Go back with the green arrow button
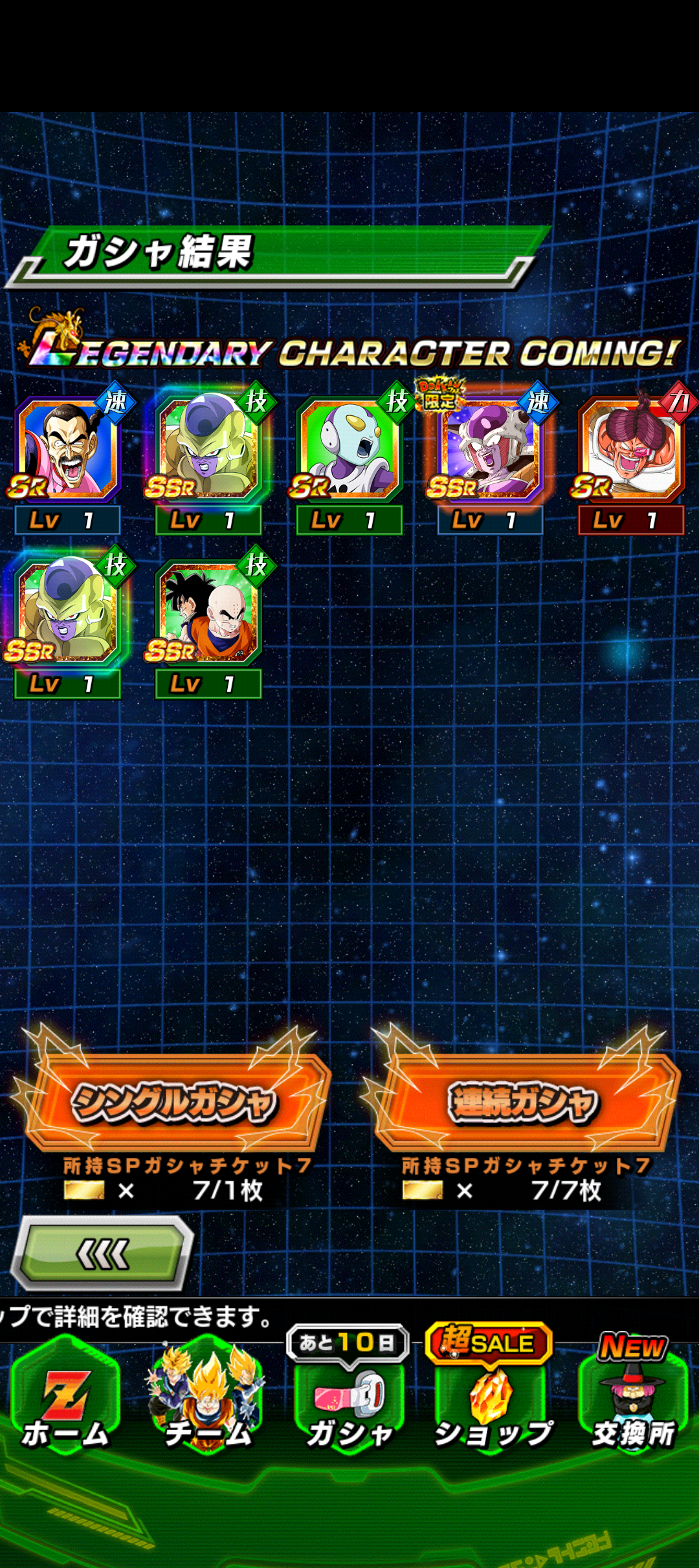The height and width of the screenshot is (1568, 699). click(104, 1255)
